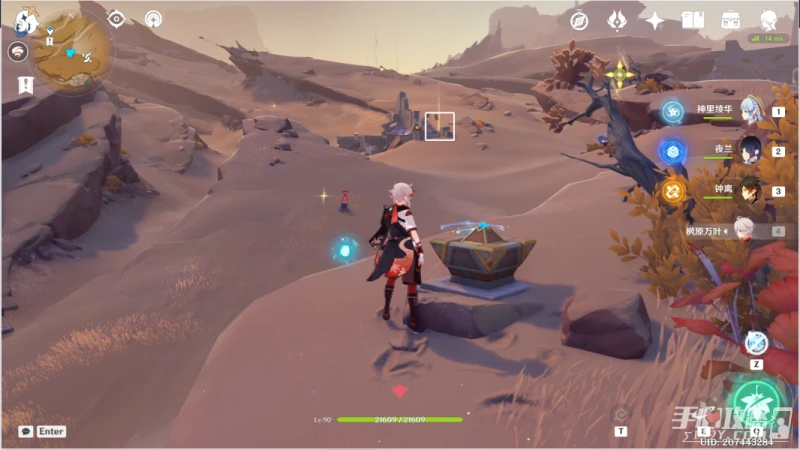Viewport: 800px width, 450px height.
Task: Use the gadget above the Z key
Action: pos(756,343)
